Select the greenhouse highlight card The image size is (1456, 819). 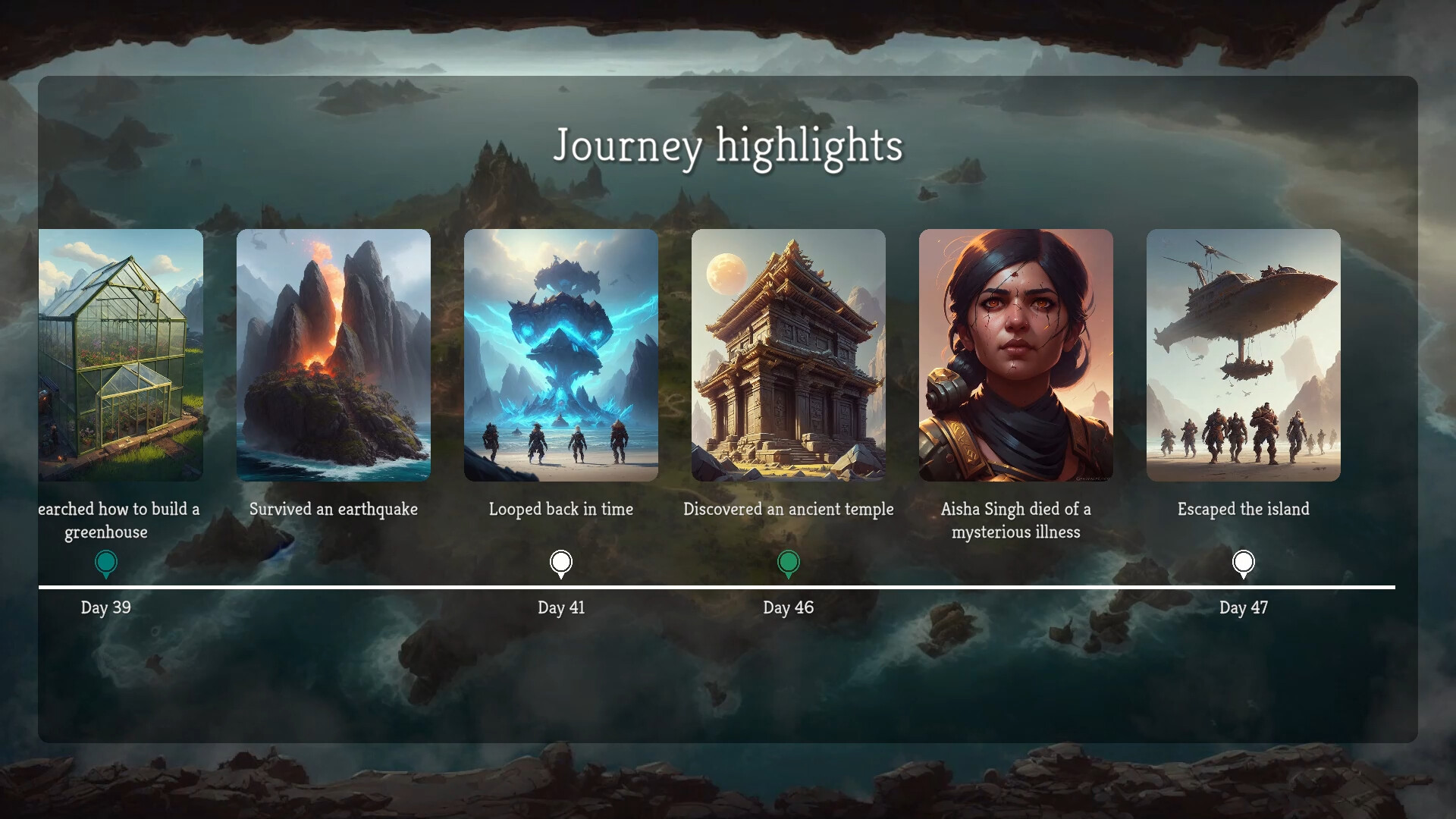click(121, 356)
